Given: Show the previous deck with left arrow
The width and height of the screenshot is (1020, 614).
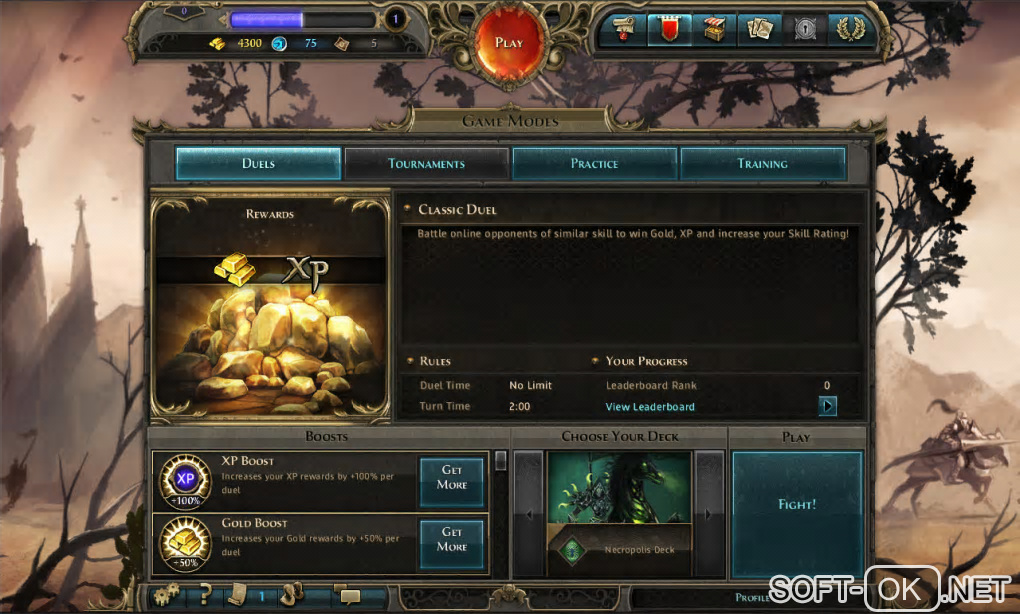Looking at the screenshot, I should [x=529, y=514].
